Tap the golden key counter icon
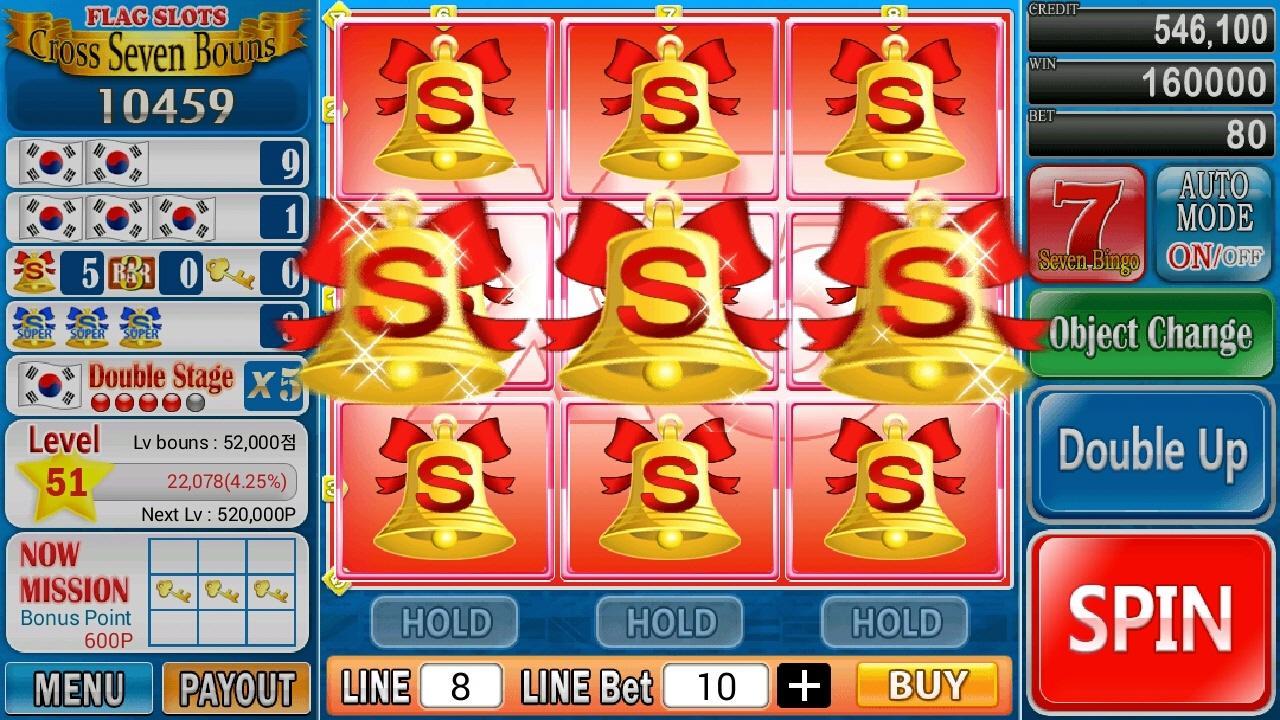The height and width of the screenshot is (720, 1280). (x=232, y=271)
